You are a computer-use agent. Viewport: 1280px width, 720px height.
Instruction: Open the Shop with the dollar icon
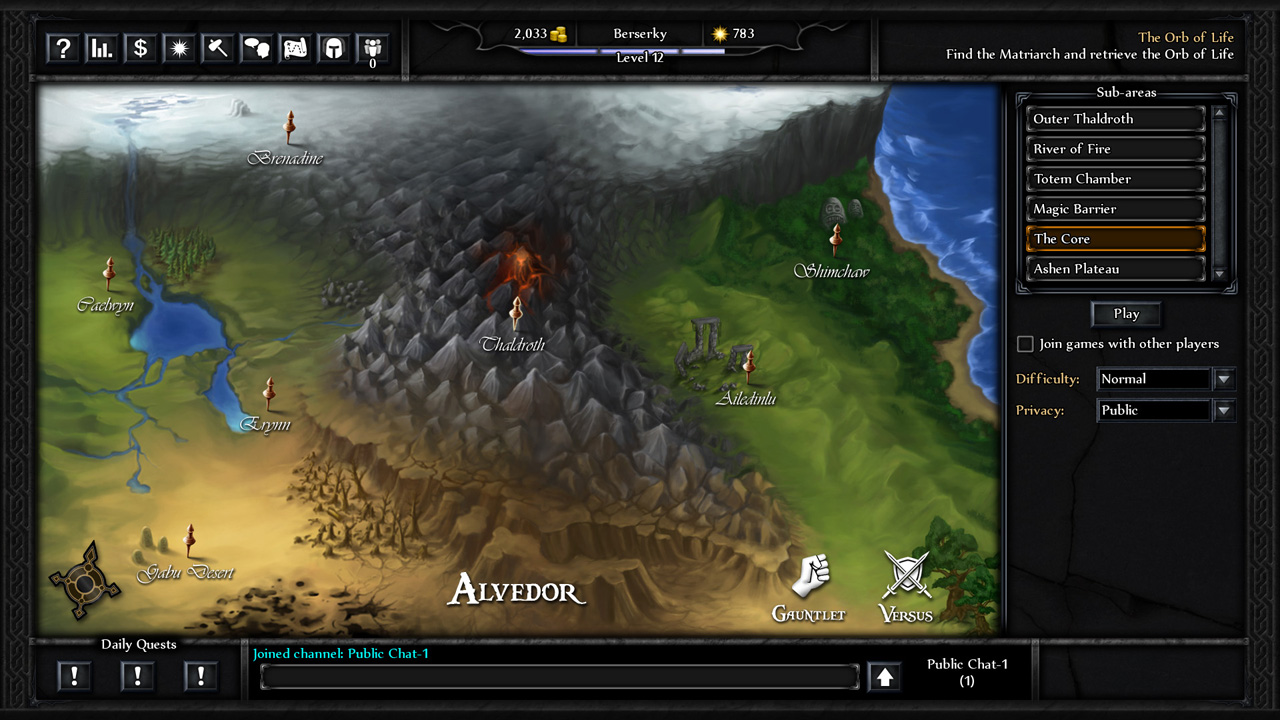pyautogui.click(x=139, y=47)
